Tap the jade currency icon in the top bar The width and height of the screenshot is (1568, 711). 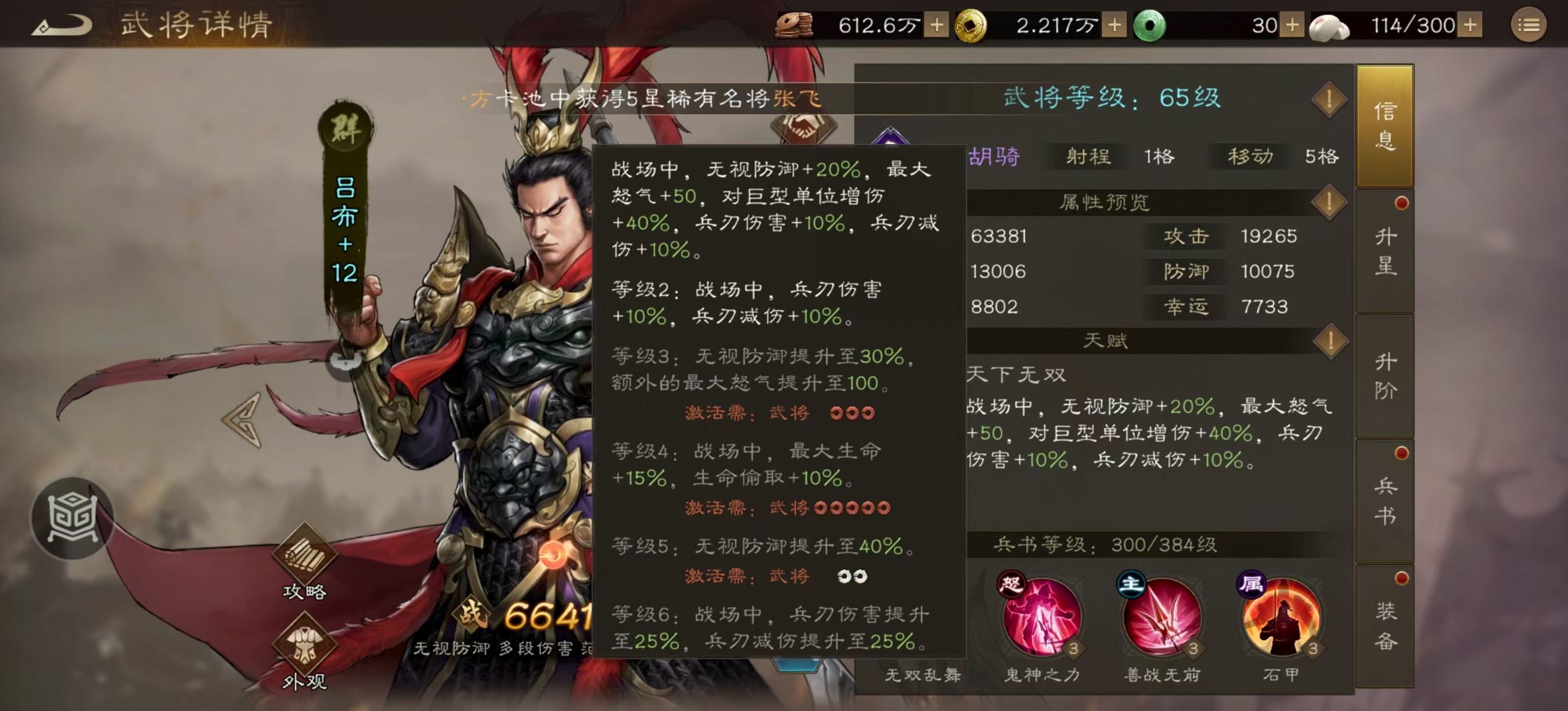pyautogui.click(x=1150, y=26)
